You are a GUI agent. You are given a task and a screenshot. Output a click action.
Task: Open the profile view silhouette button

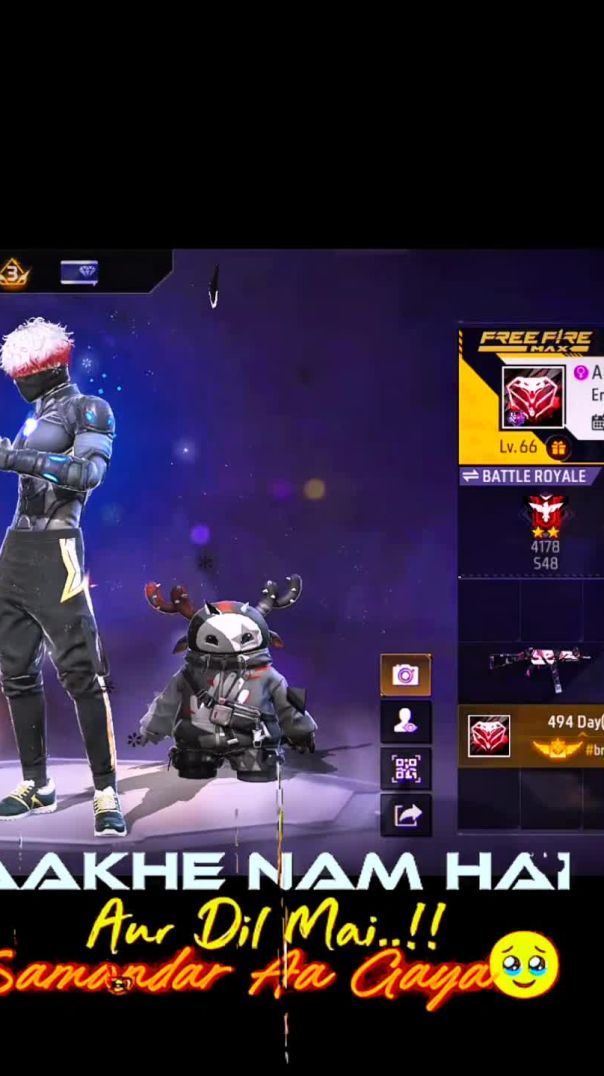[405, 722]
